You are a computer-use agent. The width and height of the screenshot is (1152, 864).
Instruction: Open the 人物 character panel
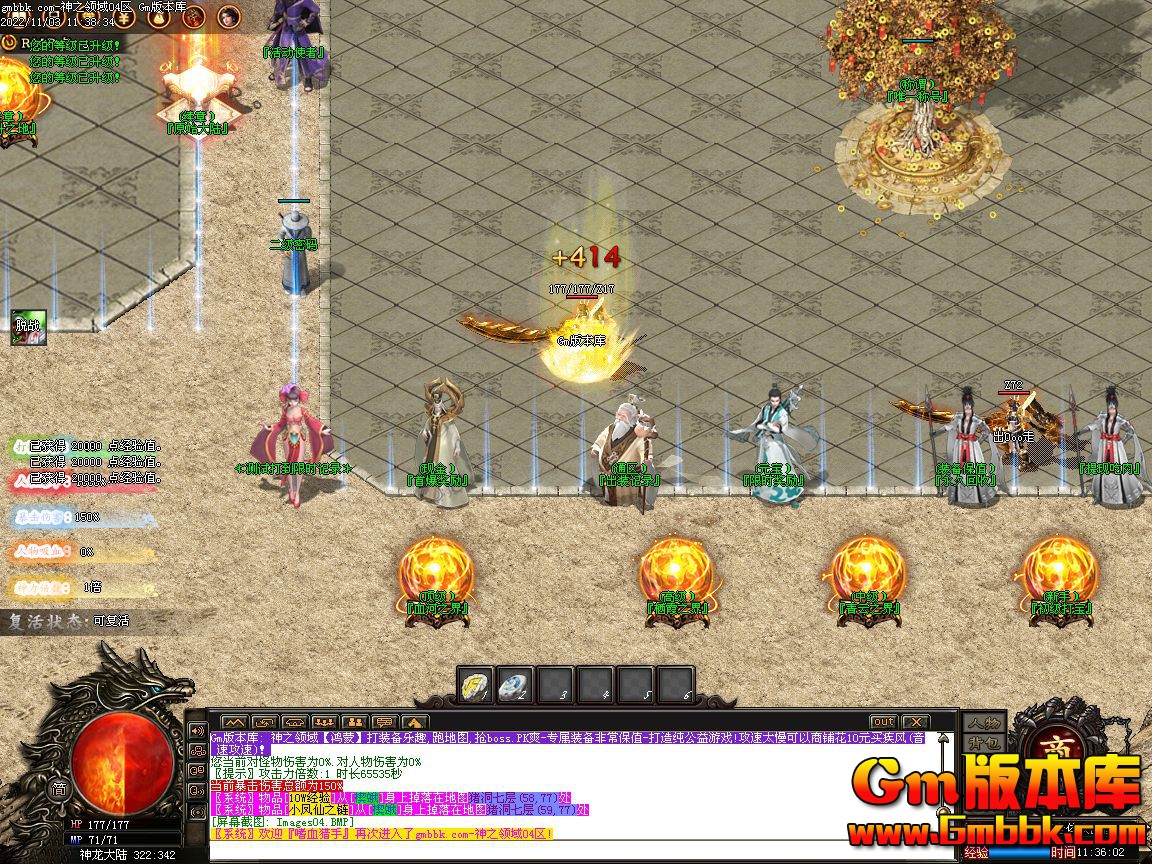tap(982, 723)
